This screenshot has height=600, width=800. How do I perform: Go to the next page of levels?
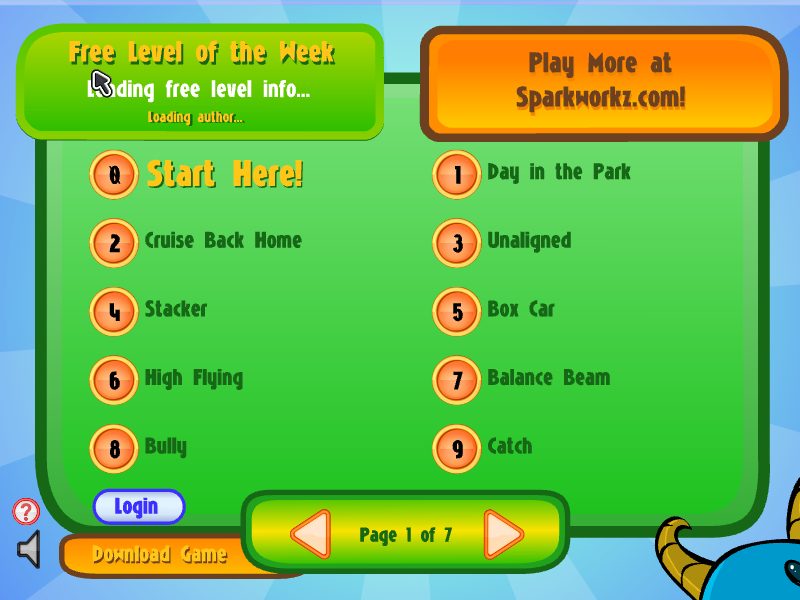[x=503, y=535]
